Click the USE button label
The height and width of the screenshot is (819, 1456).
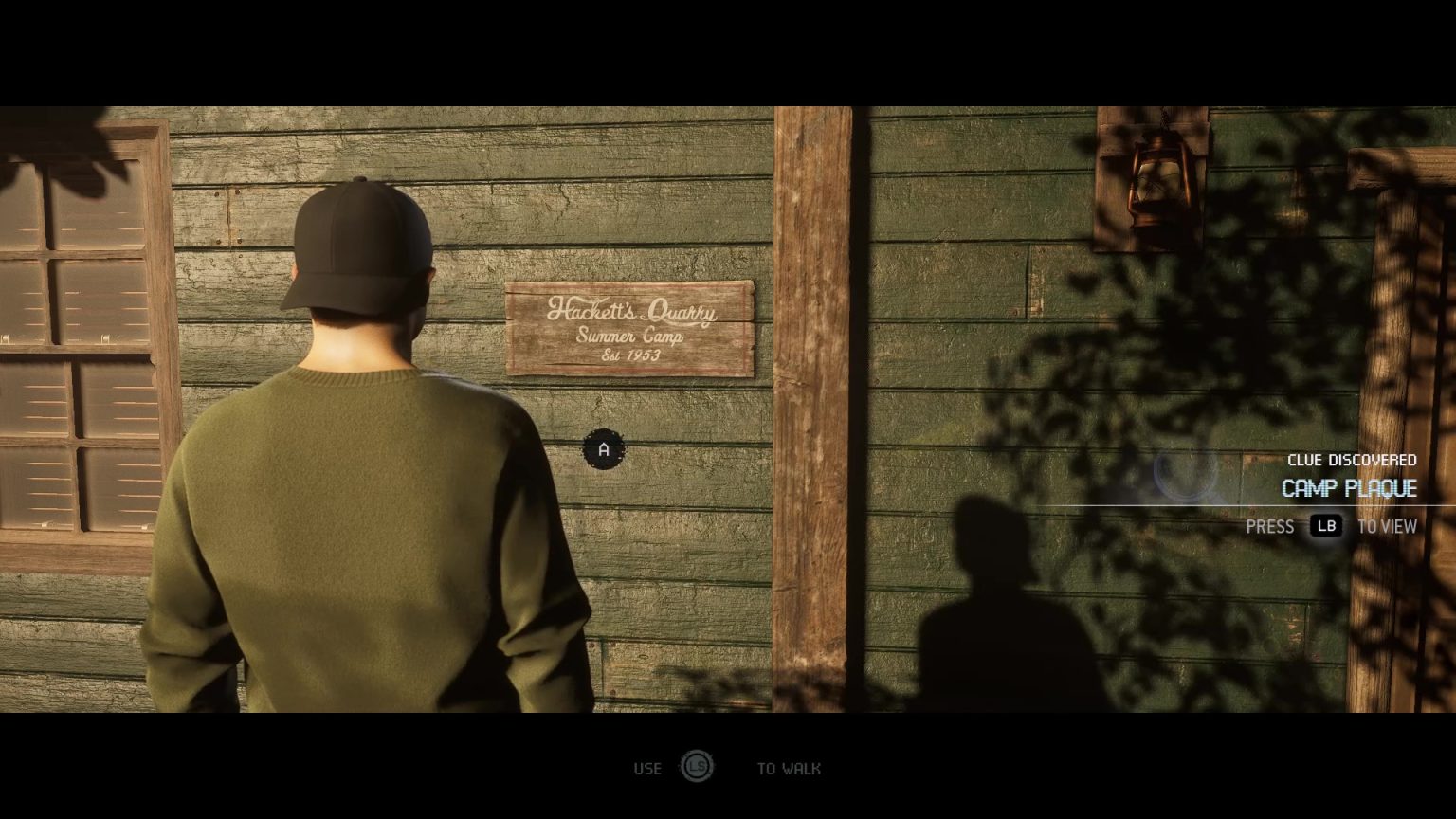click(648, 768)
